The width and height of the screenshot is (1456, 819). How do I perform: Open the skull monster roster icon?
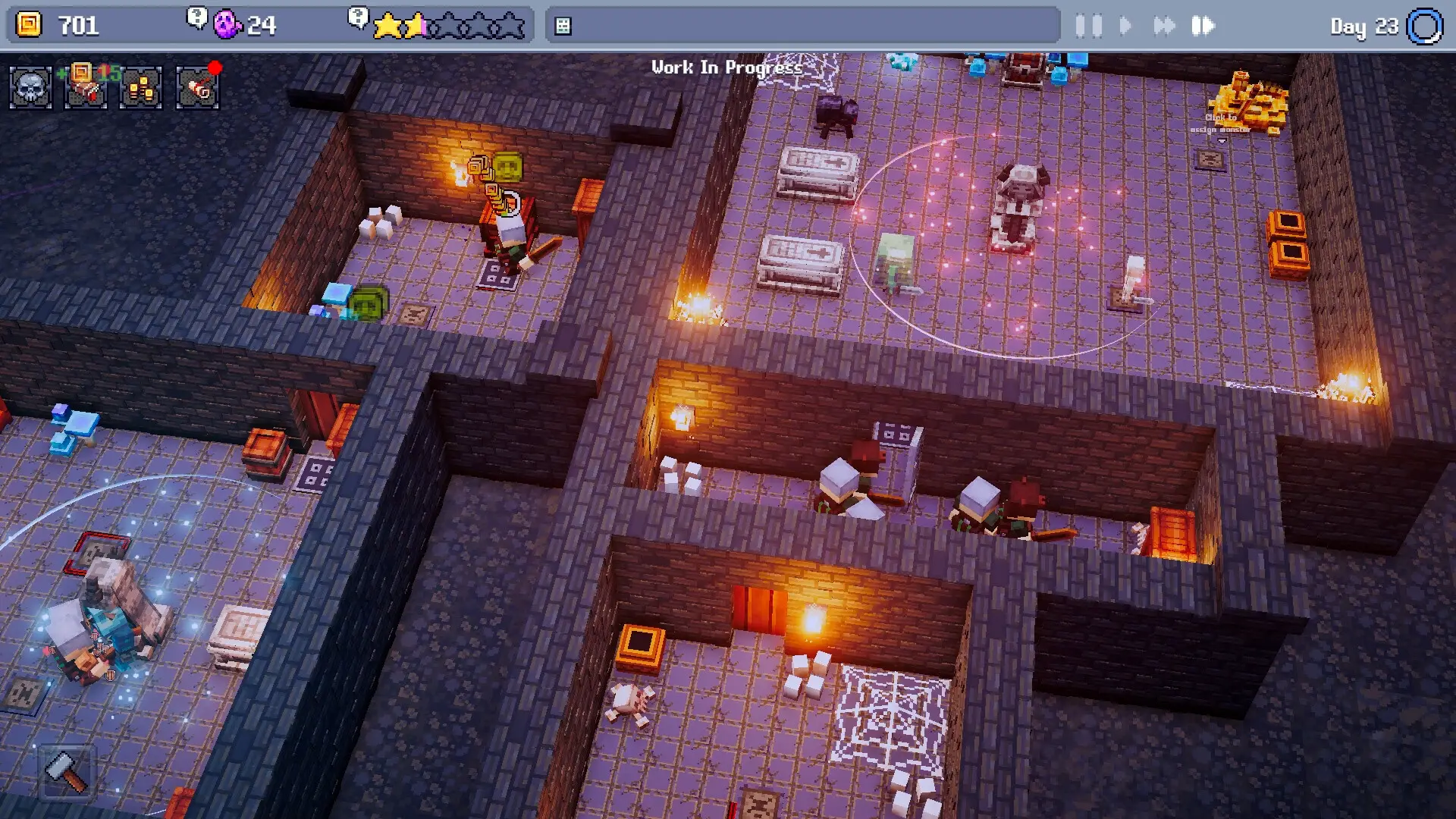32,87
